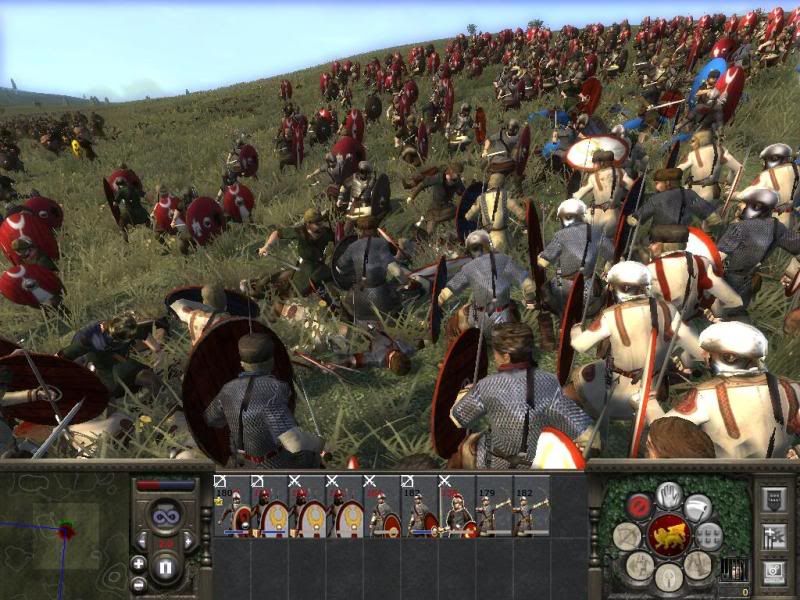Zoom out the minimap with minus button
The image size is (800, 600).
138,584
